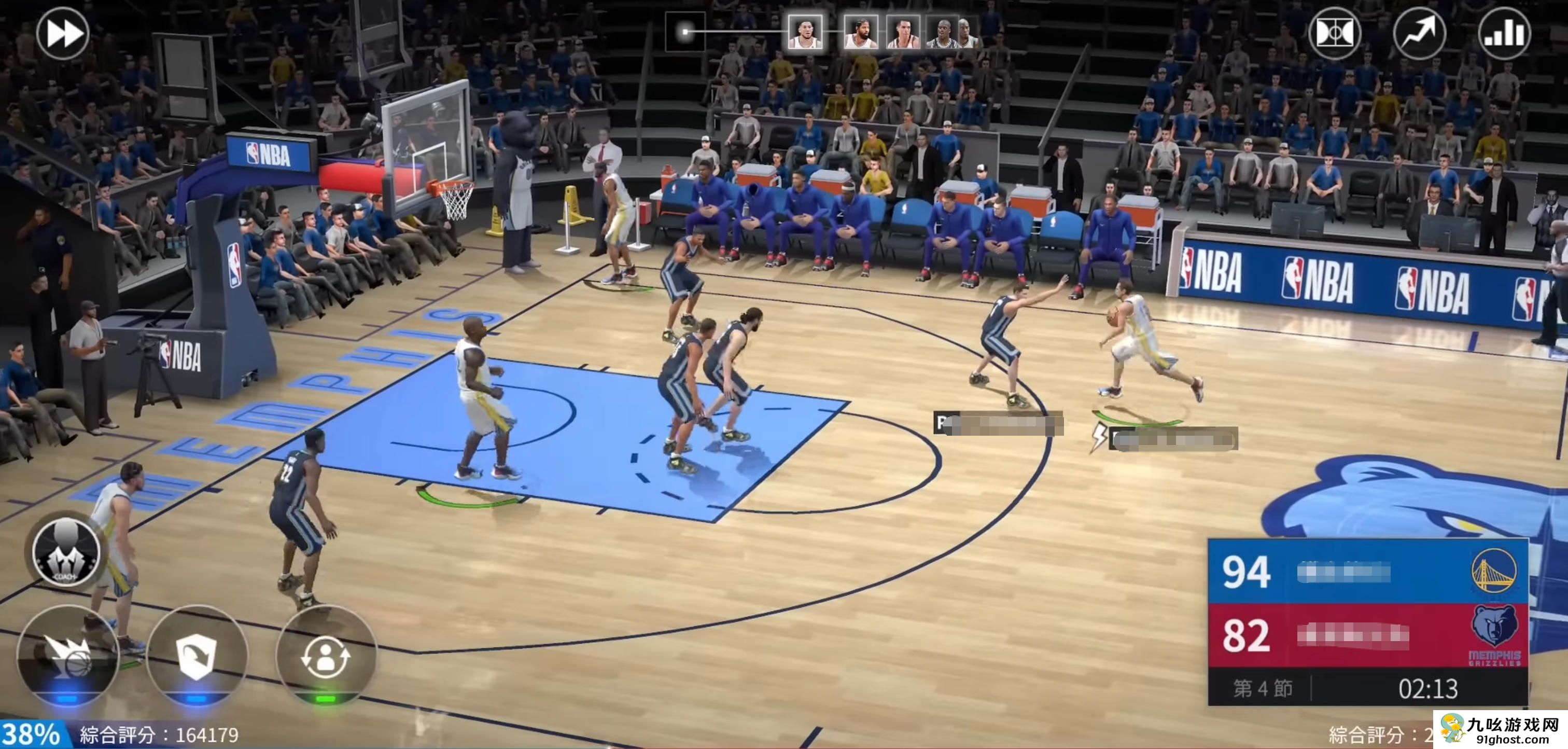1568x749 pixels.
Task: Show the bar chart statistics
Action: pos(1504,33)
